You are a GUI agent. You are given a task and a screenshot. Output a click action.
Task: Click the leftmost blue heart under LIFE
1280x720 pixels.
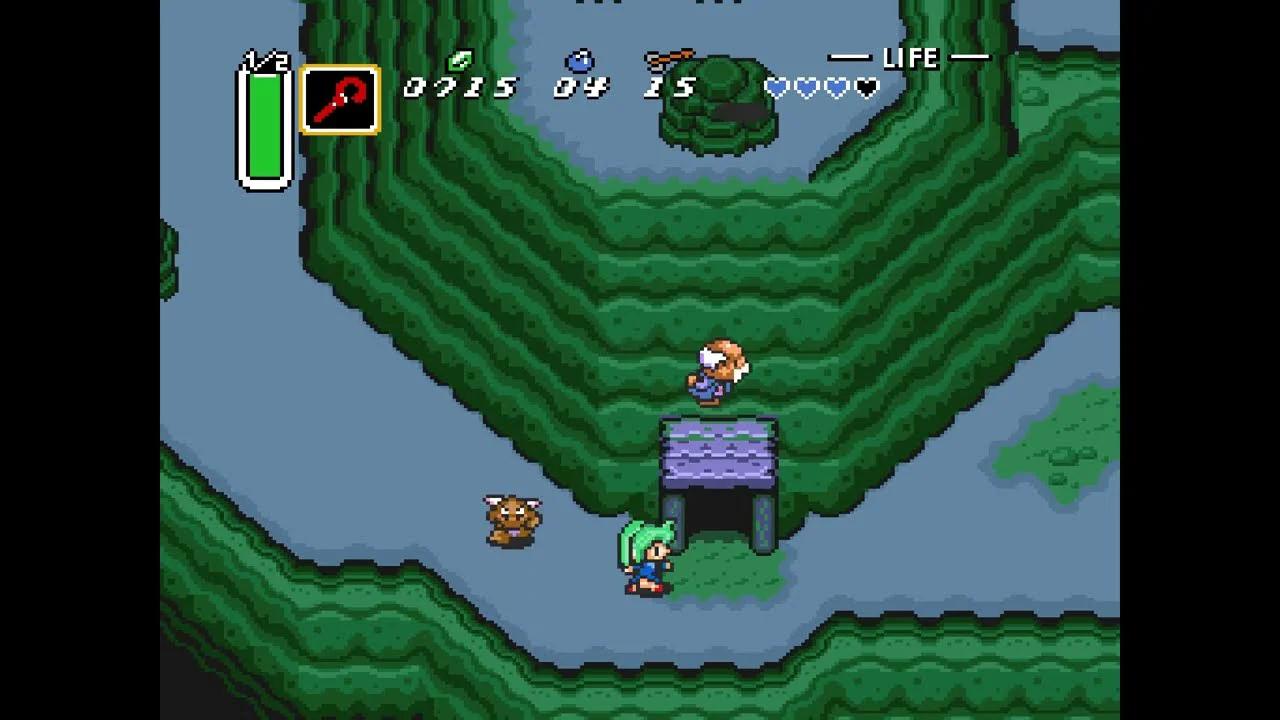click(x=775, y=88)
